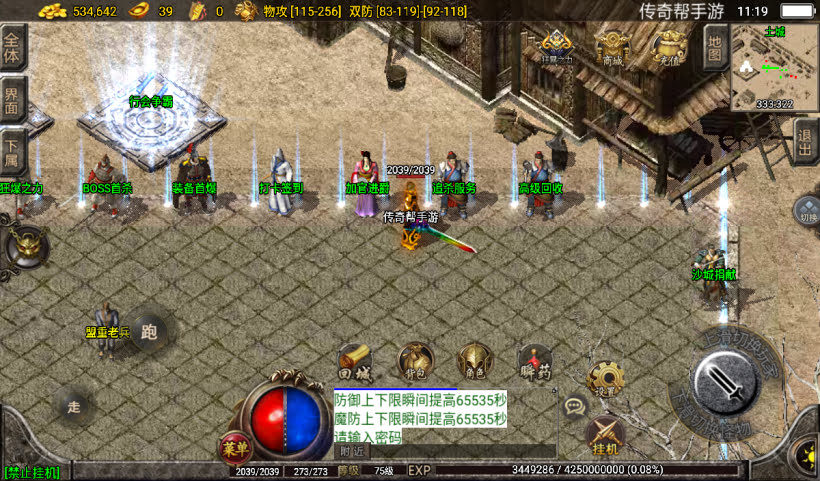Open the 商城 shop icon
The width and height of the screenshot is (820, 481).
[x=611, y=46]
